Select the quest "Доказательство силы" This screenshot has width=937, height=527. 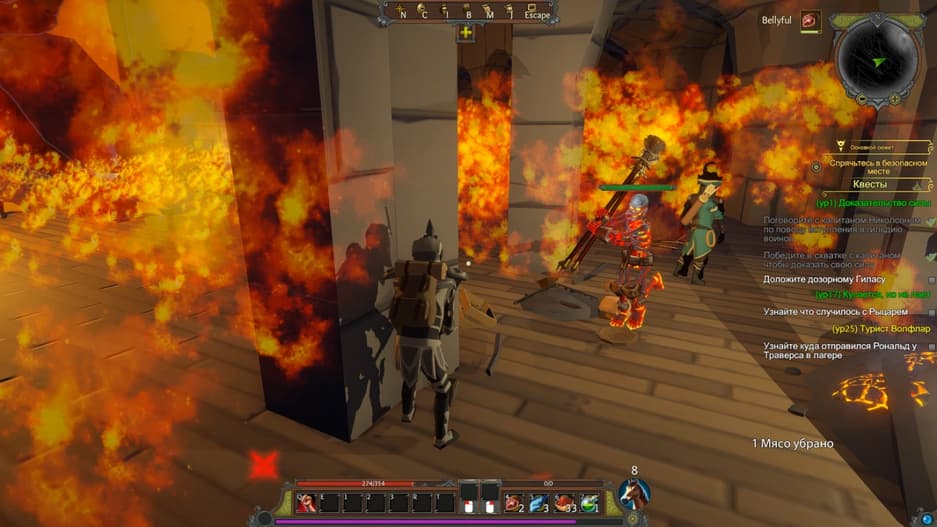coord(872,203)
